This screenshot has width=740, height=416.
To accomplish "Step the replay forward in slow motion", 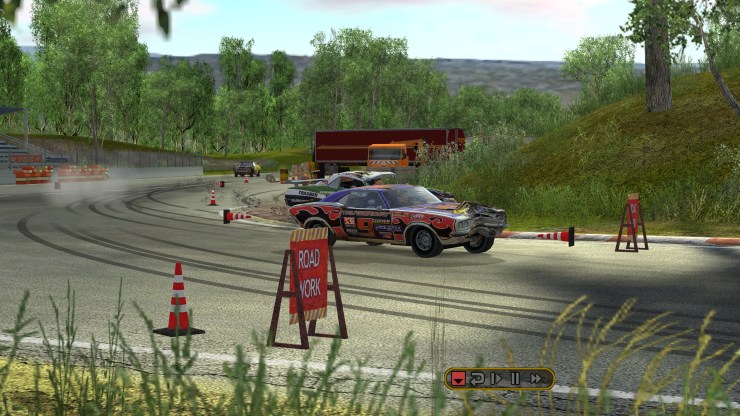I will [x=496, y=378].
